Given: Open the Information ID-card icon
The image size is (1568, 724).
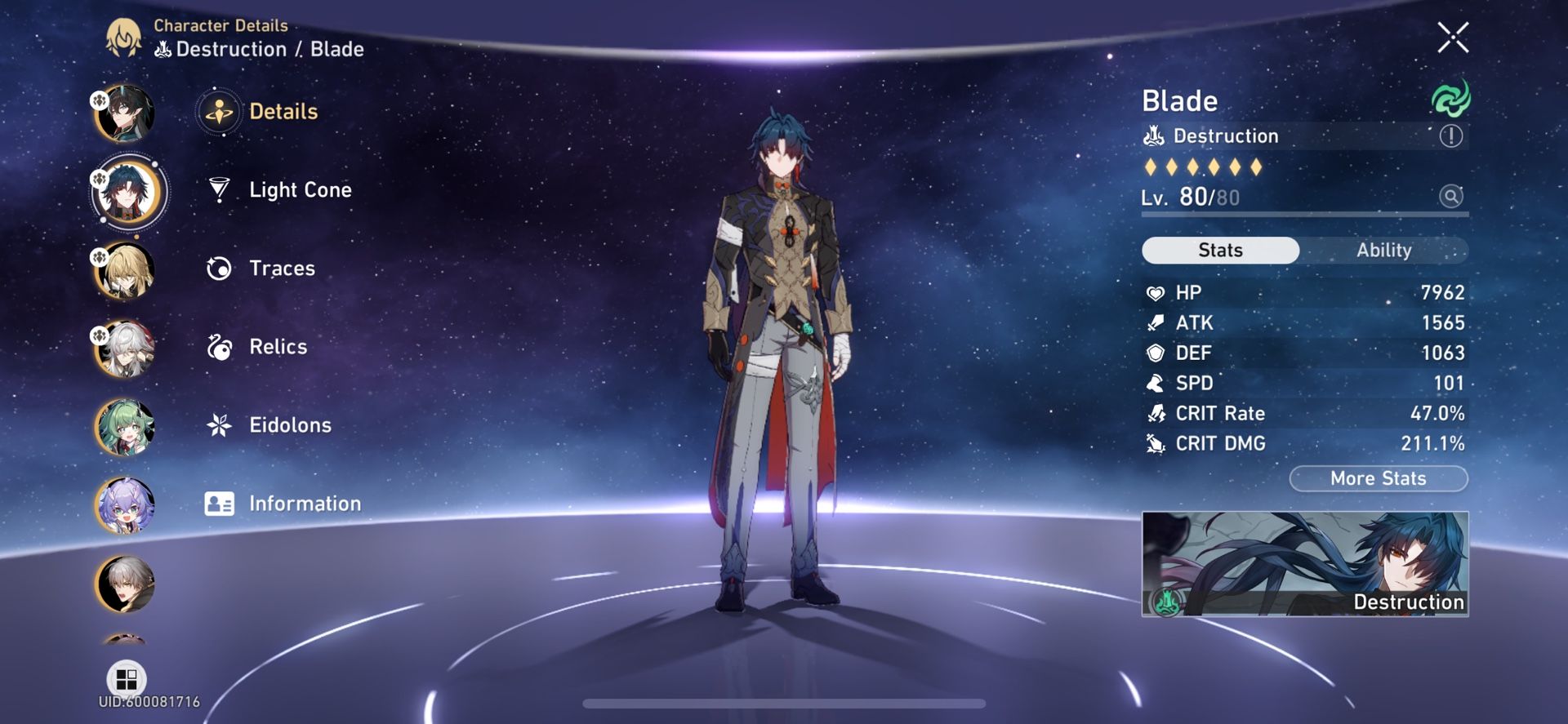Looking at the screenshot, I should tap(217, 503).
